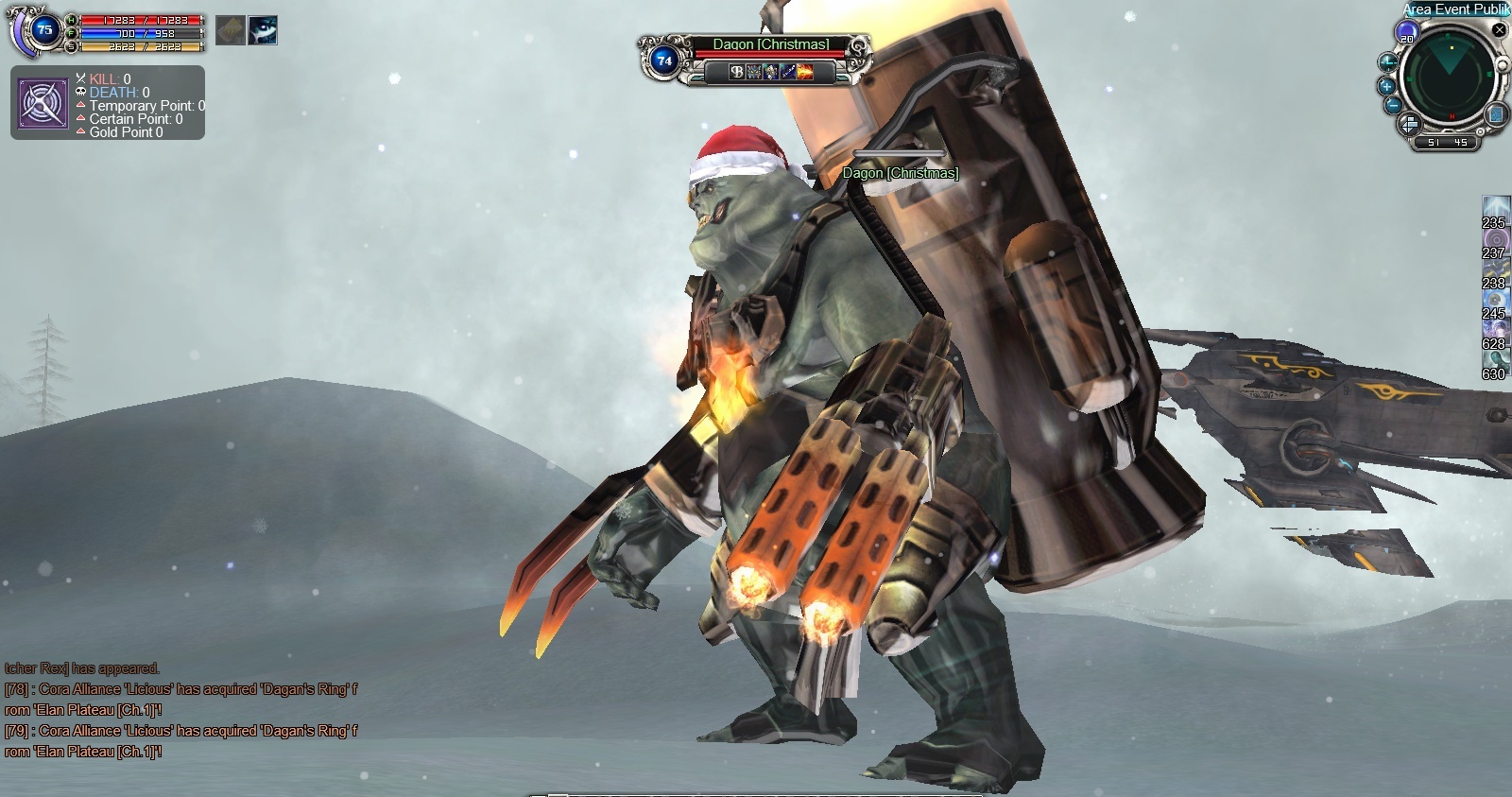Click the faded gold ticket buff icon

230,30
